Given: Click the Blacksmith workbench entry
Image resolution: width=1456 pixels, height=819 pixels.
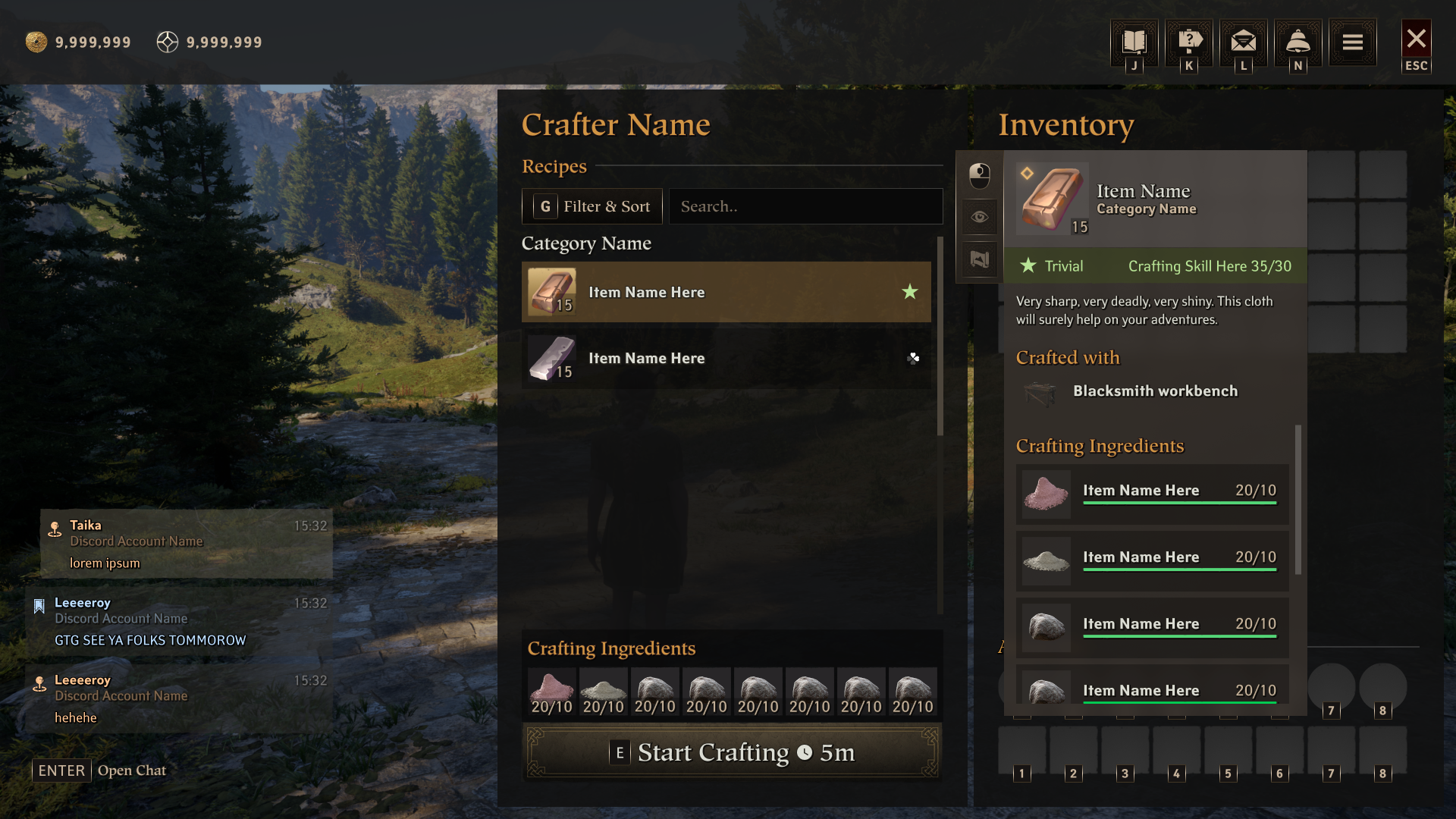Looking at the screenshot, I should click(1154, 391).
